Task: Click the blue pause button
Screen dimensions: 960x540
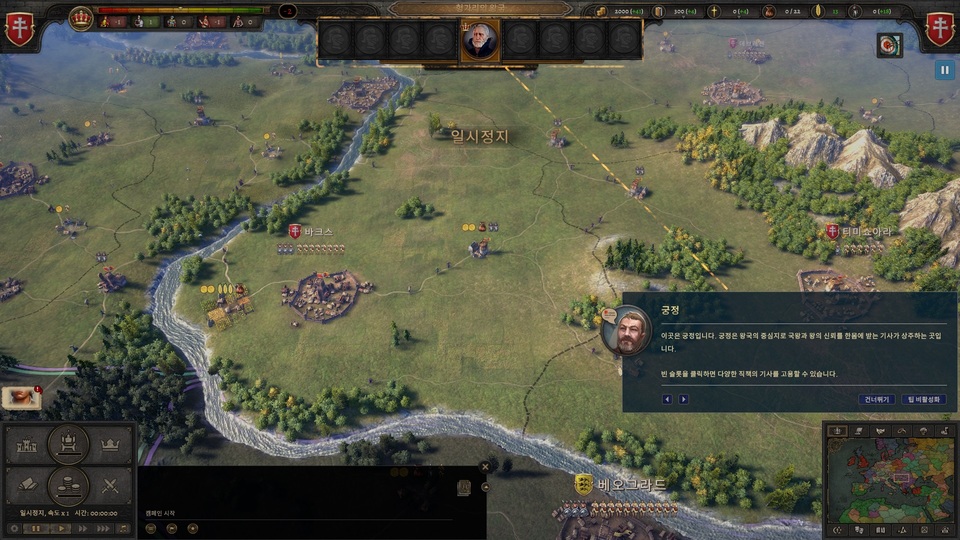Action: tap(944, 70)
